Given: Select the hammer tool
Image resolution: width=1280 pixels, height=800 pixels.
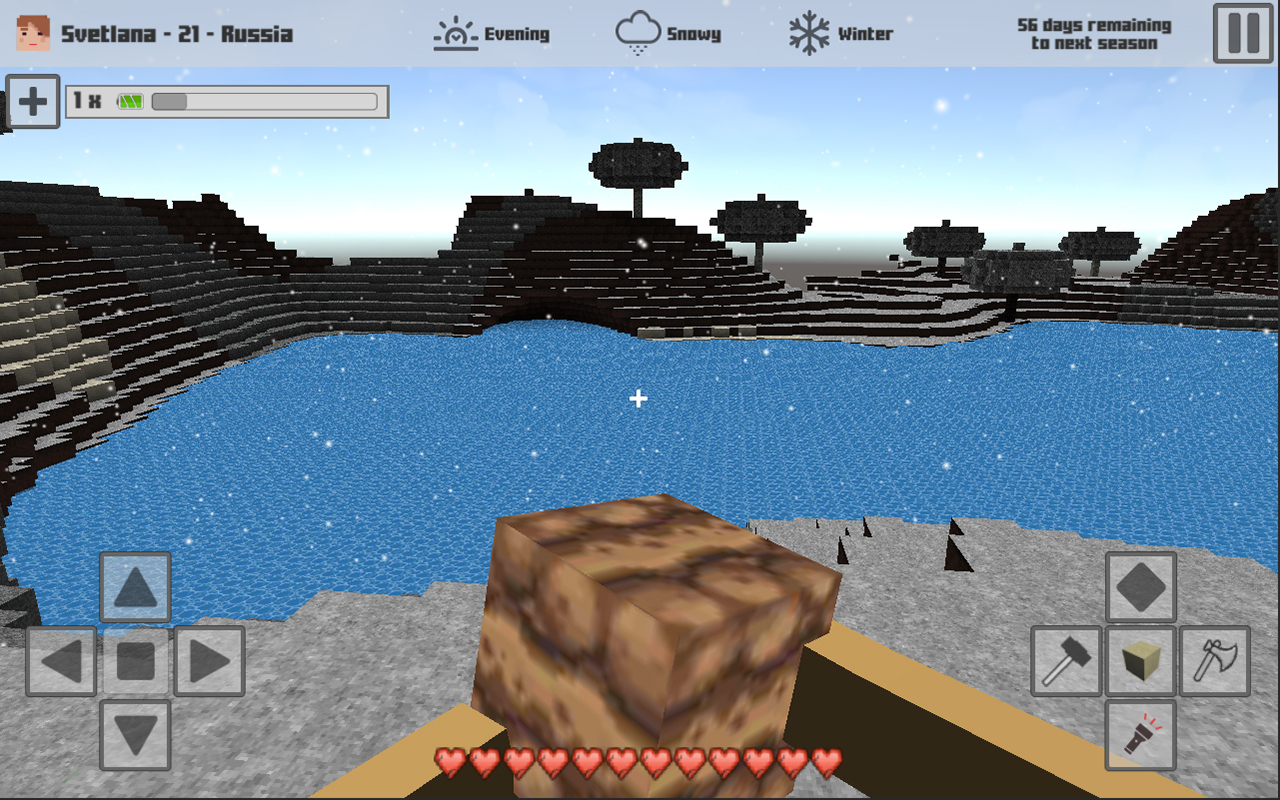Looking at the screenshot, I should (x=1066, y=662).
